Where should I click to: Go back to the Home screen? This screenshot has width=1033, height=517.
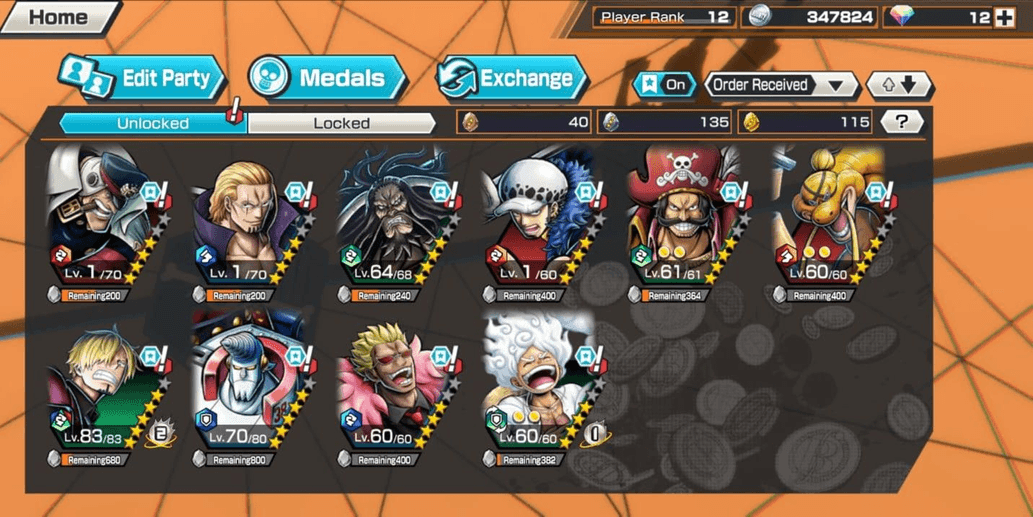[58, 17]
